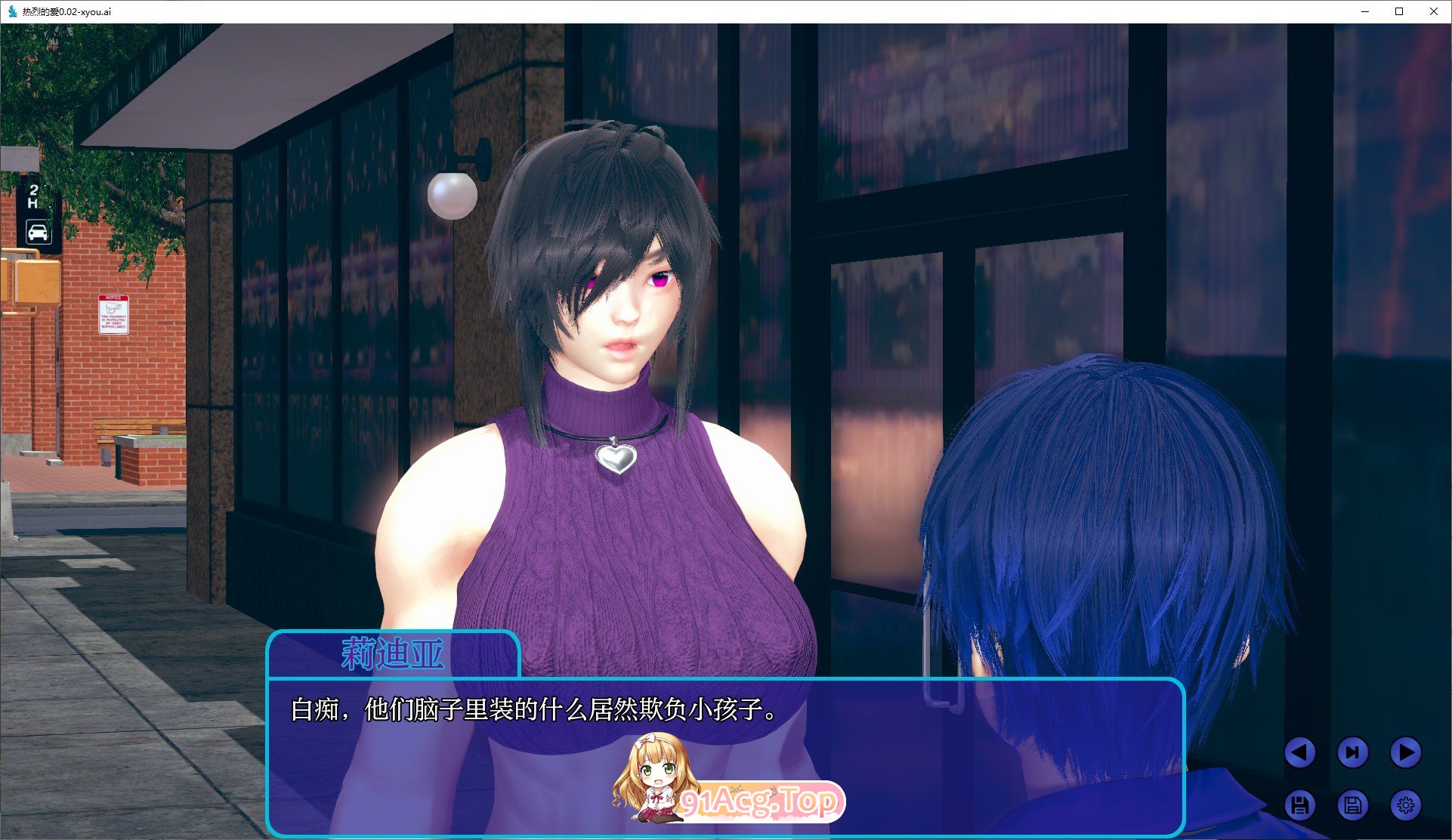
Task: Maximize the game window
Action: pyautogui.click(x=1398, y=11)
